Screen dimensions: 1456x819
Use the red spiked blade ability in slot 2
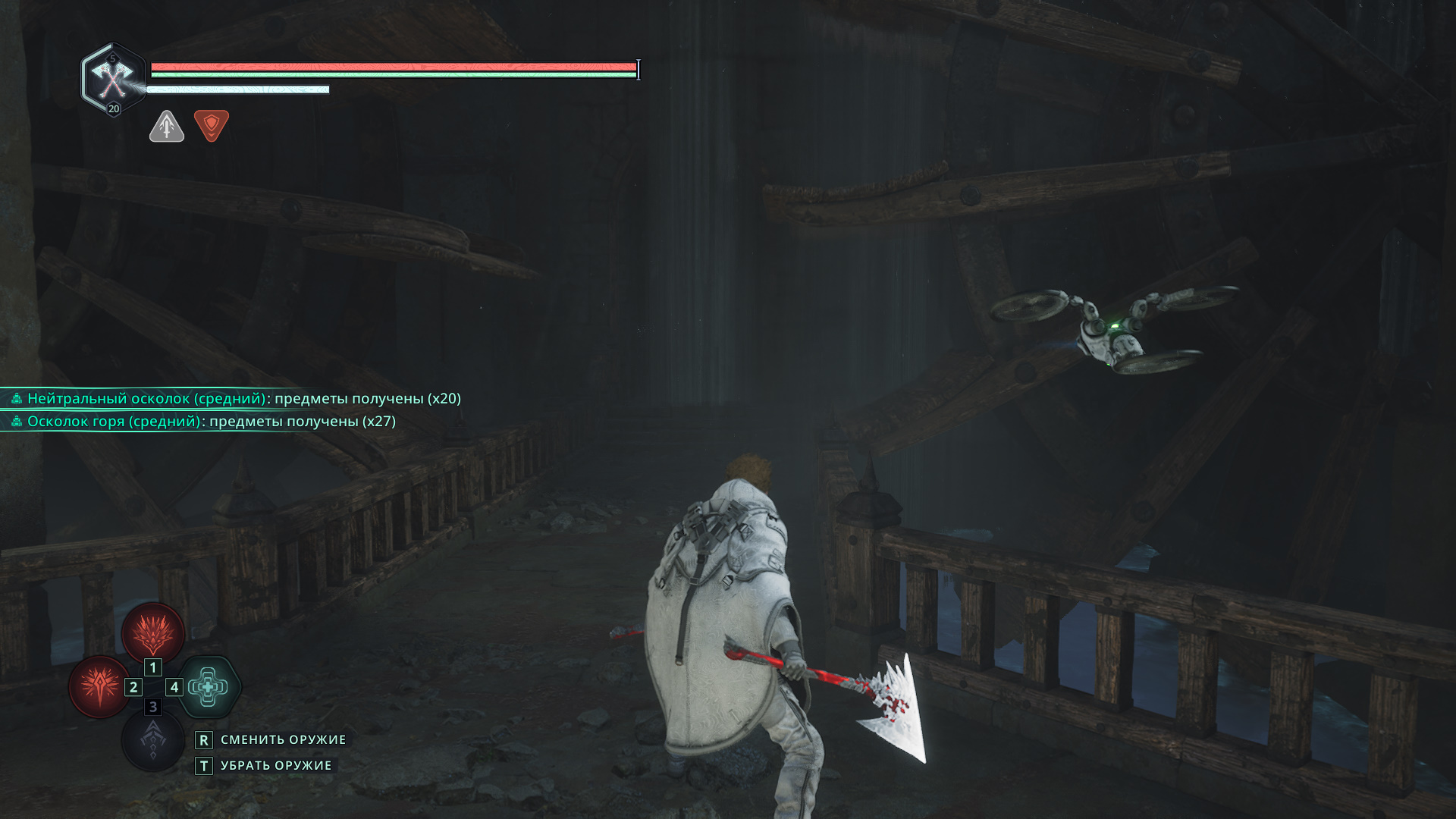[x=99, y=686]
